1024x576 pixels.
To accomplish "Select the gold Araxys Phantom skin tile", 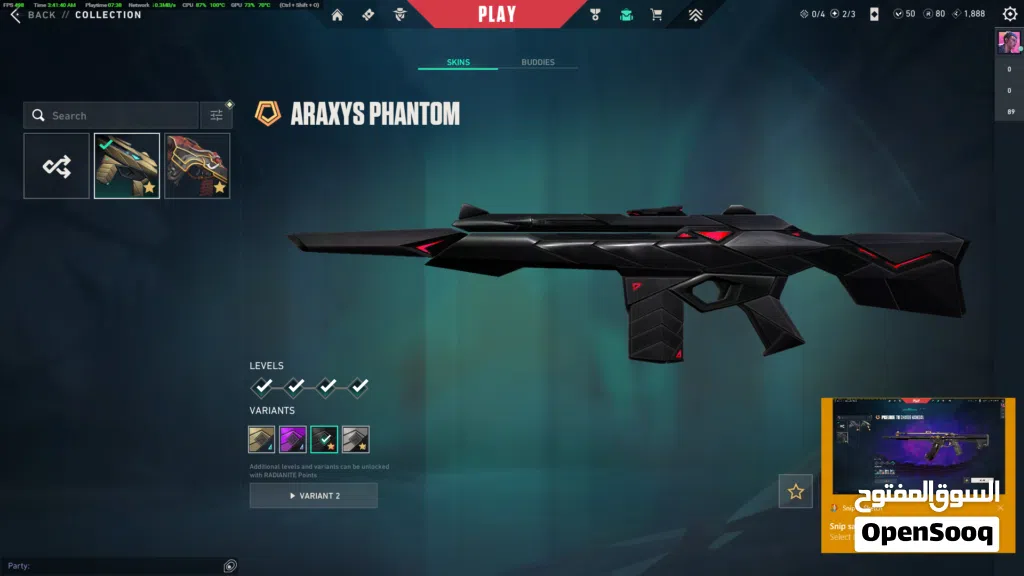I will (127, 166).
